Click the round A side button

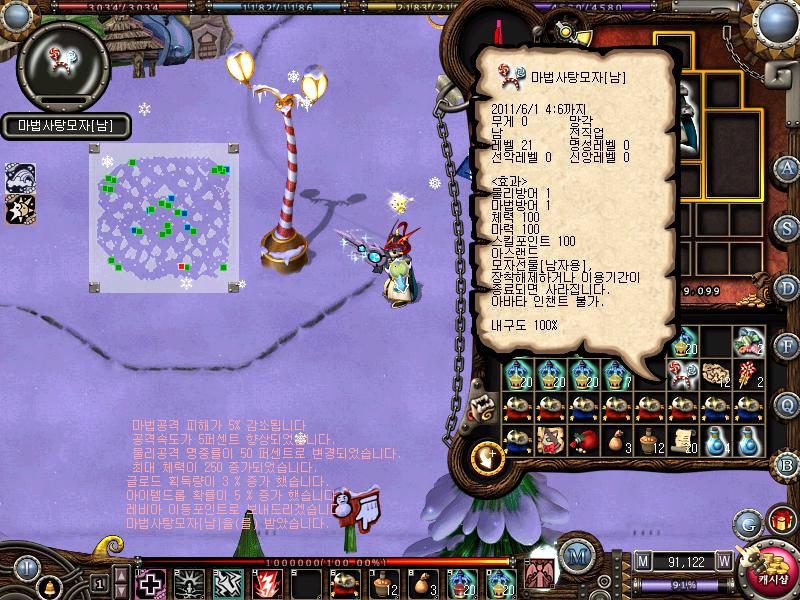point(788,168)
